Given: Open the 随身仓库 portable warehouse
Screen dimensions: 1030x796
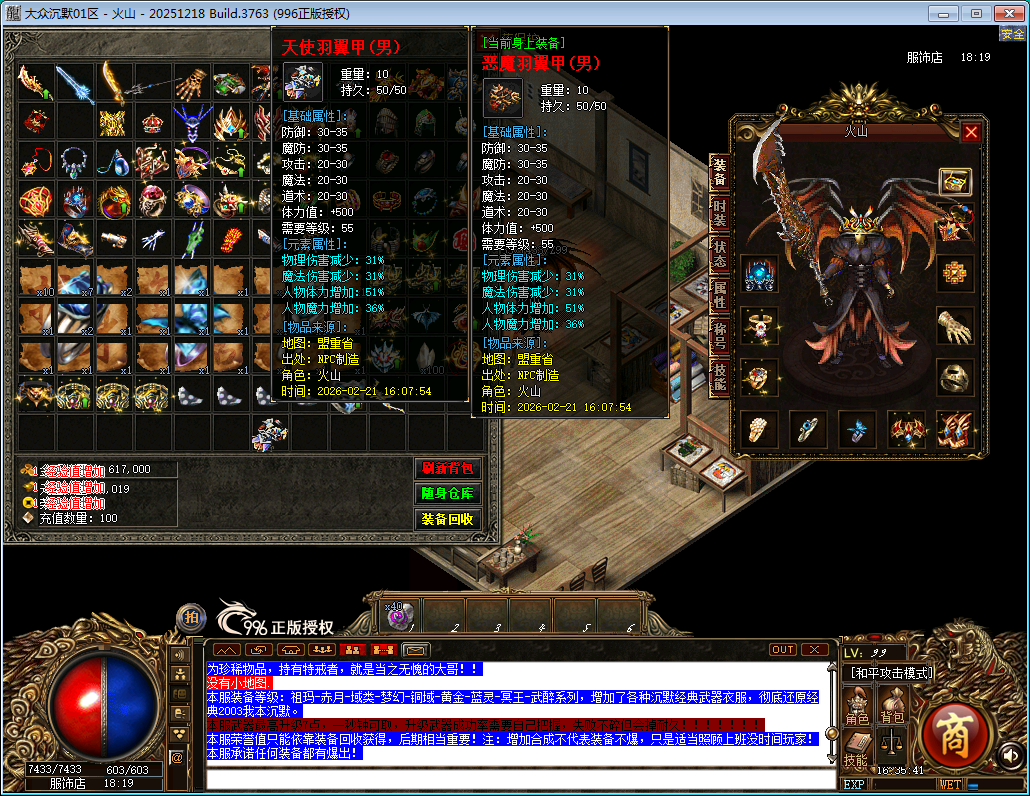Looking at the screenshot, I should (446, 494).
